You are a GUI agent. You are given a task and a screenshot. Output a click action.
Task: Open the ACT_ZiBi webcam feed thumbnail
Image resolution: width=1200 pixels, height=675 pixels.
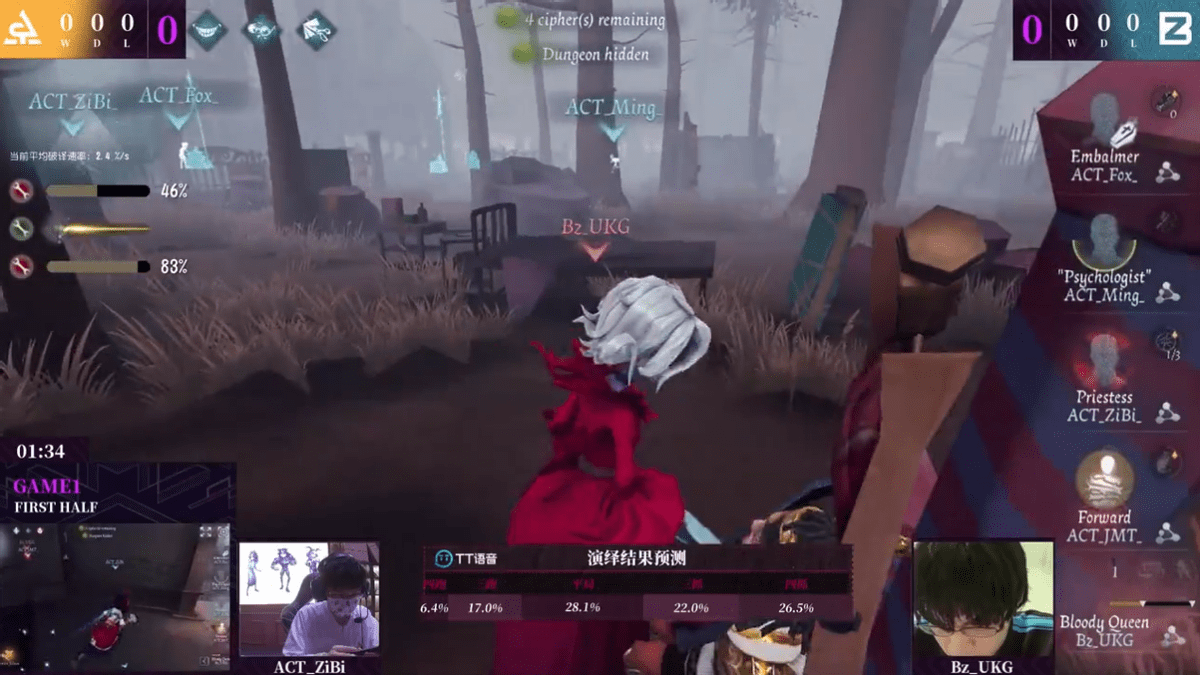[309, 599]
